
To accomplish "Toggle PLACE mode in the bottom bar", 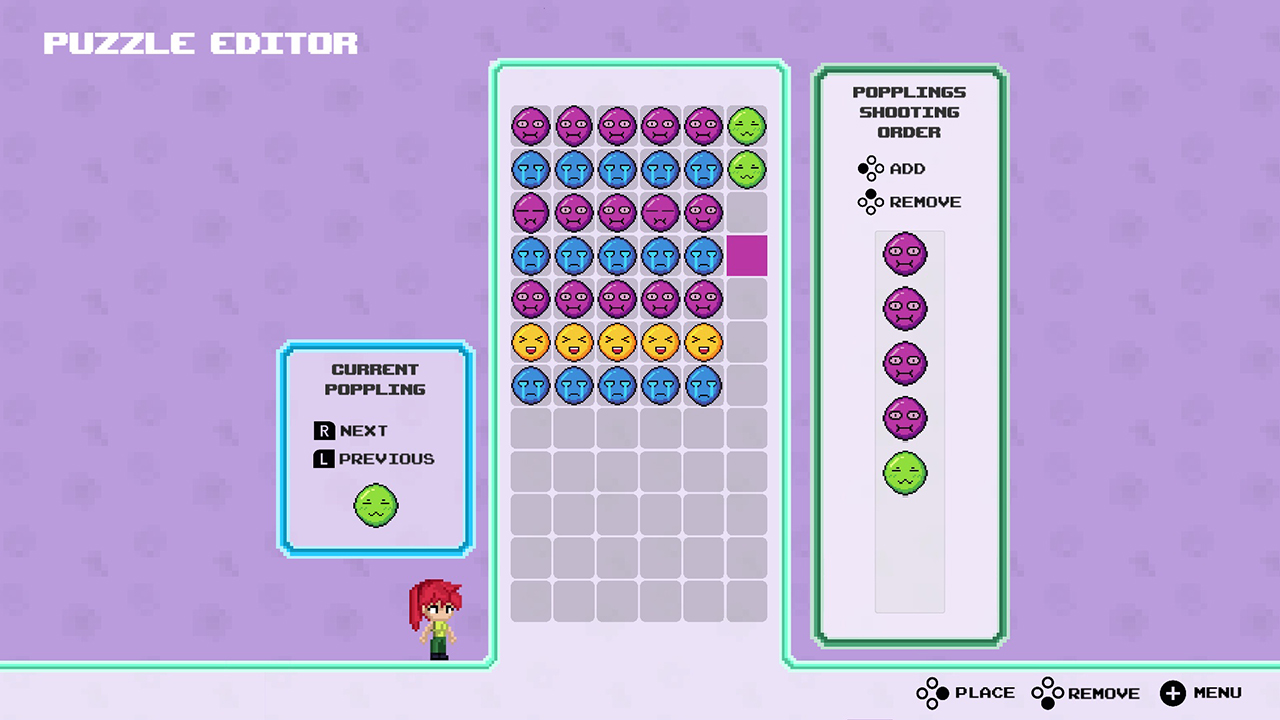I will pyautogui.click(x=965, y=692).
